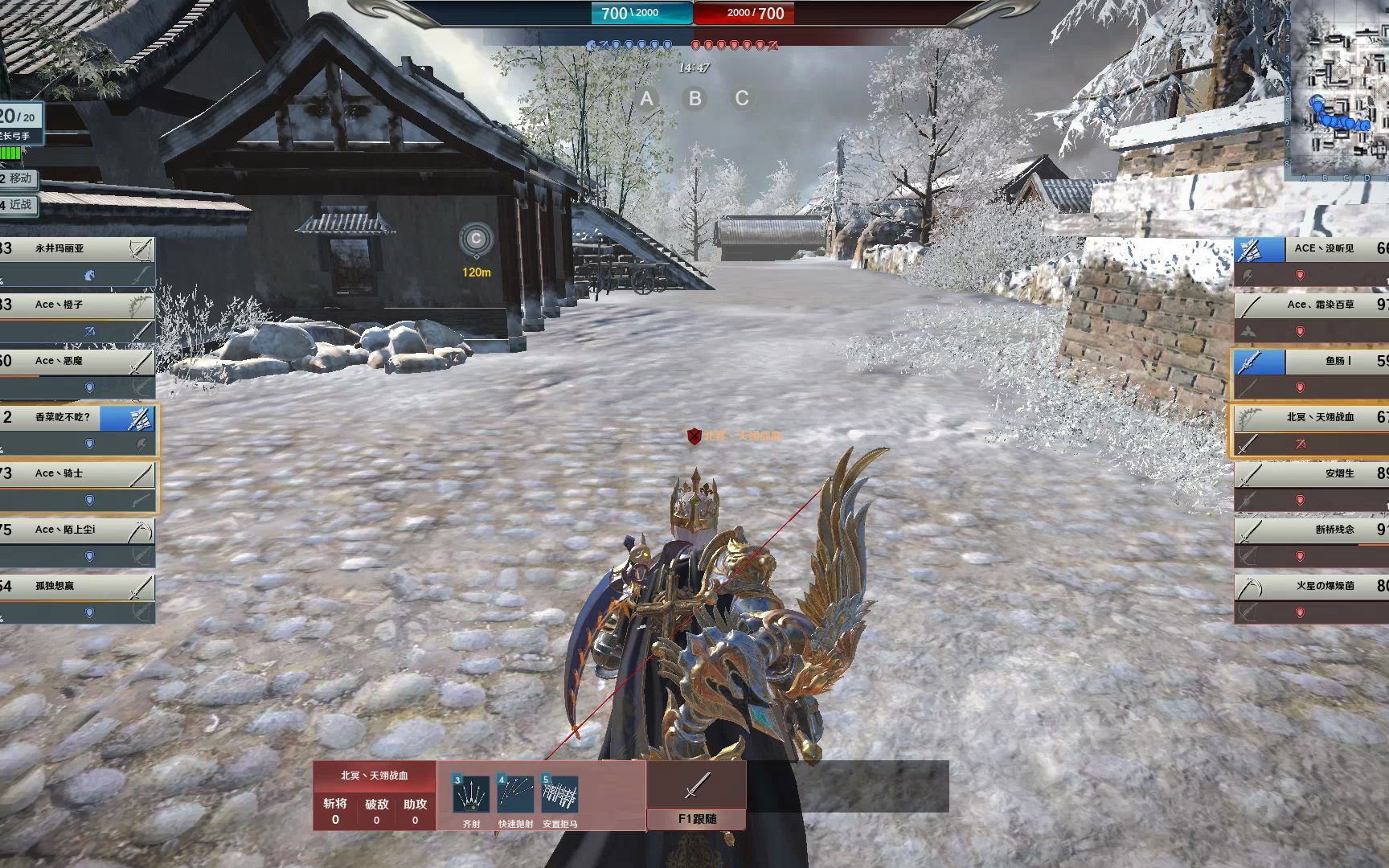Select capture point A marker
This screenshot has width=1389, height=868.
click(646, 99)
